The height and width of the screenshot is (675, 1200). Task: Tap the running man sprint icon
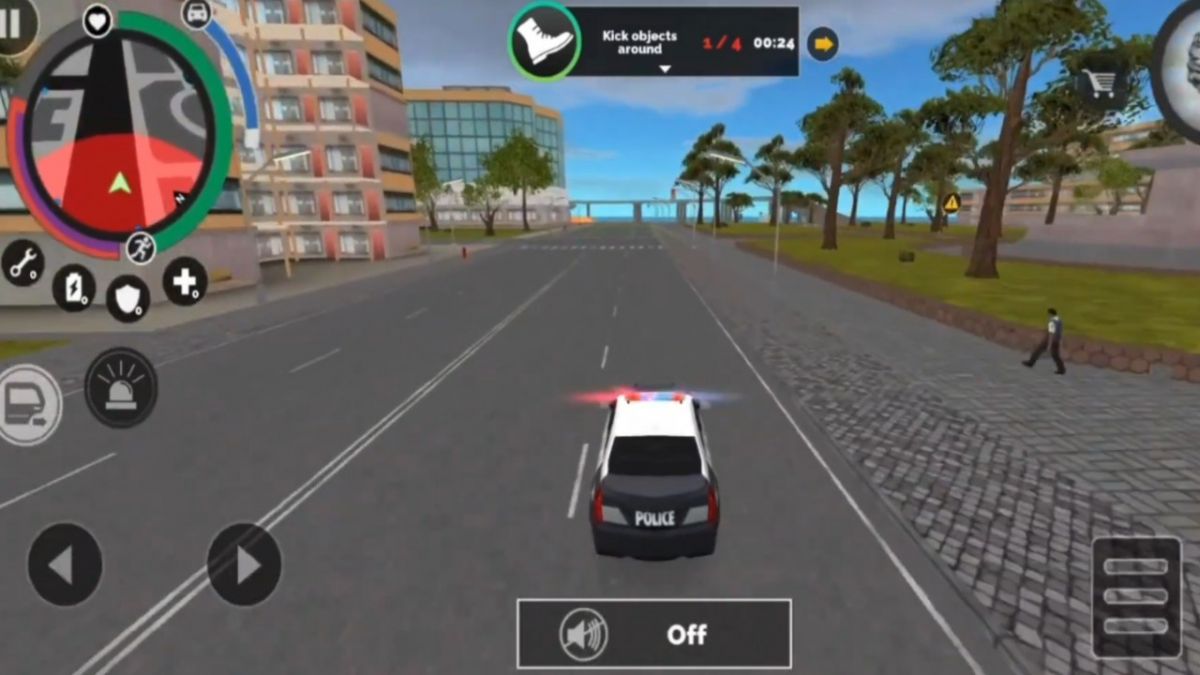pyautogui.click(x=141, y=247)
